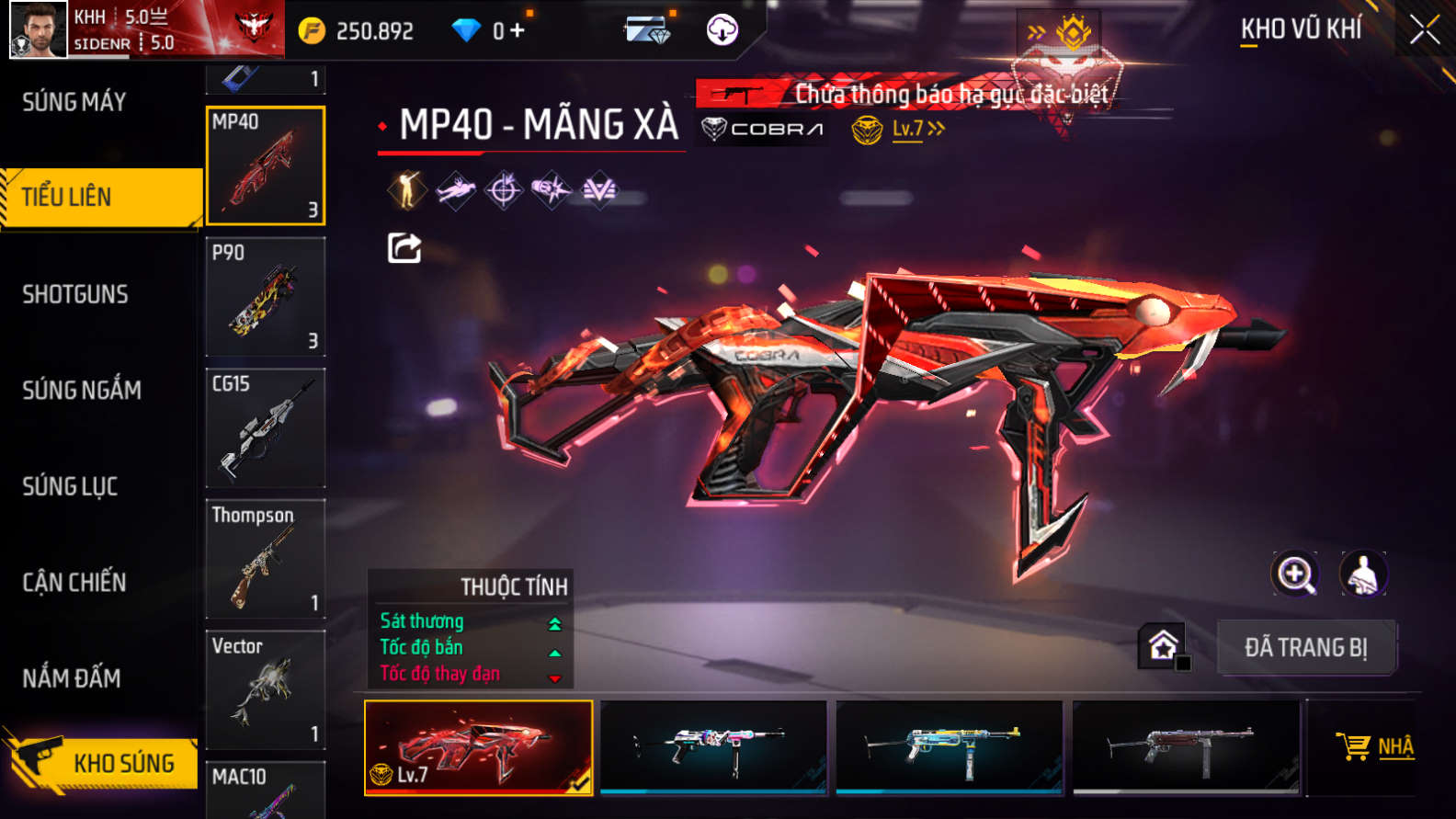Zoom in with the magnifier button
The image size is (1456, 819).
click(x=1294, y=574)
